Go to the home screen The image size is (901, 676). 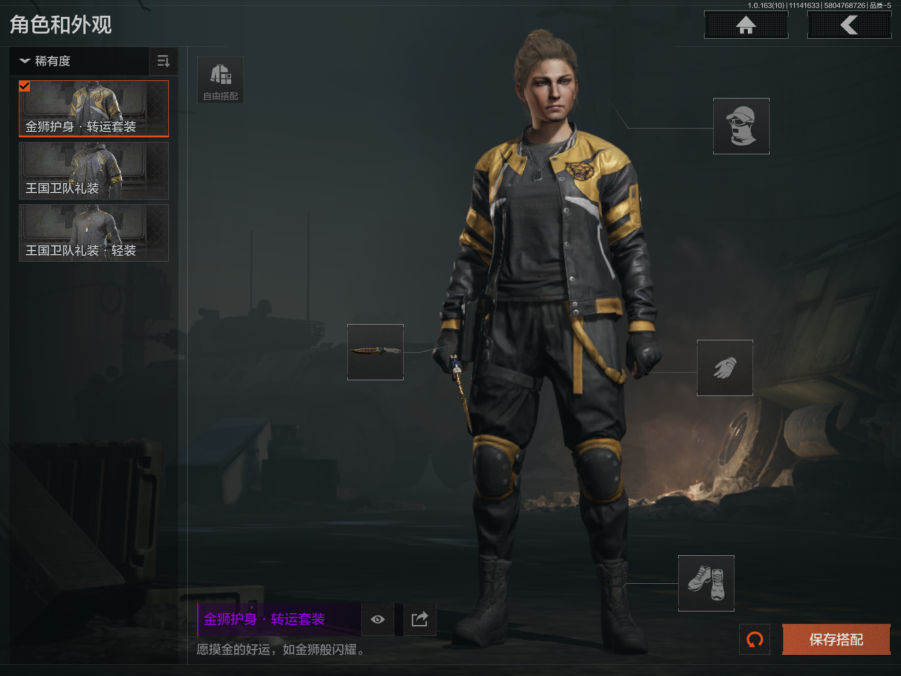coord(745,25)
